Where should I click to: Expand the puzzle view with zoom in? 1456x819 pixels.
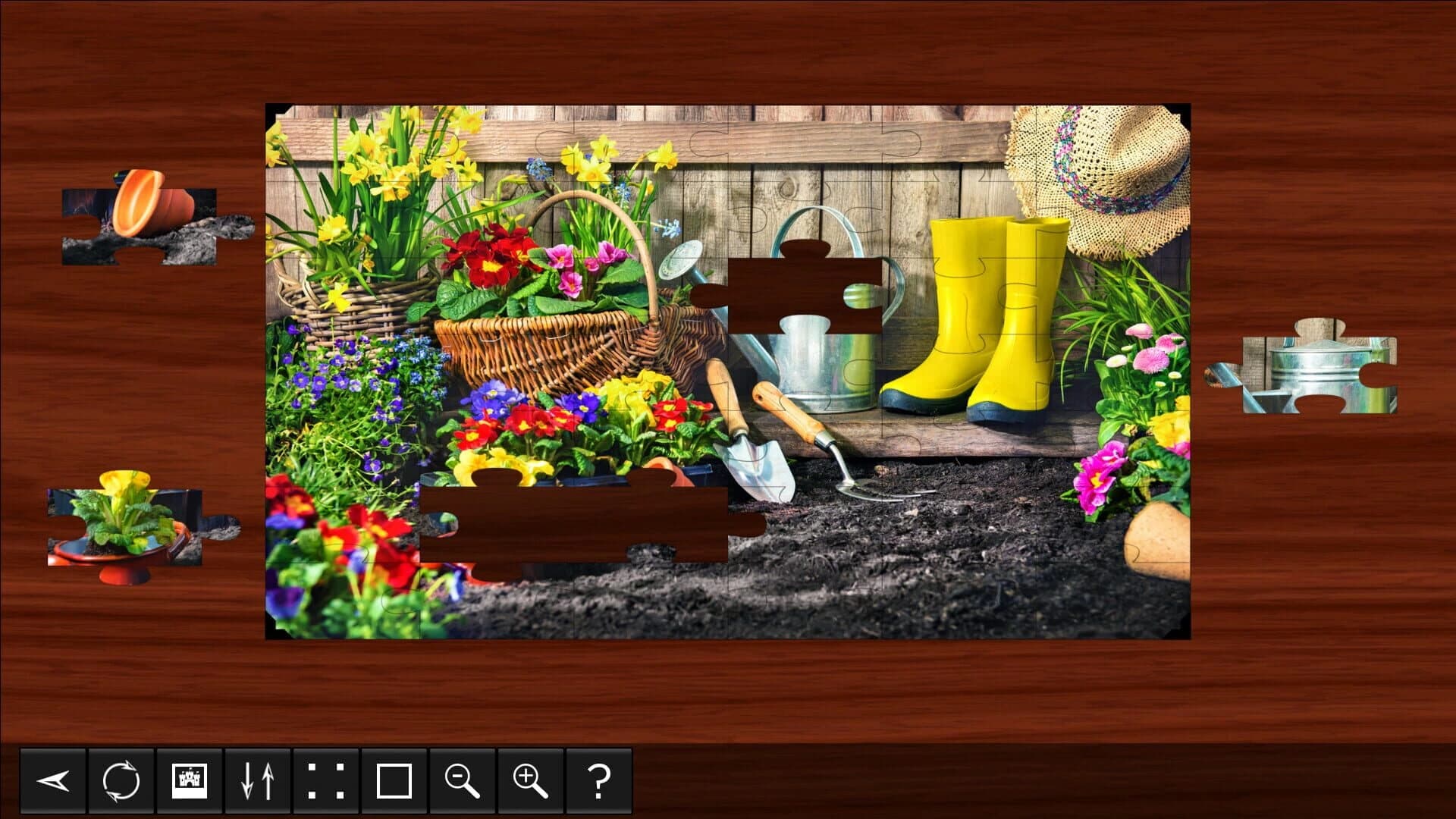tap(531, 783)
